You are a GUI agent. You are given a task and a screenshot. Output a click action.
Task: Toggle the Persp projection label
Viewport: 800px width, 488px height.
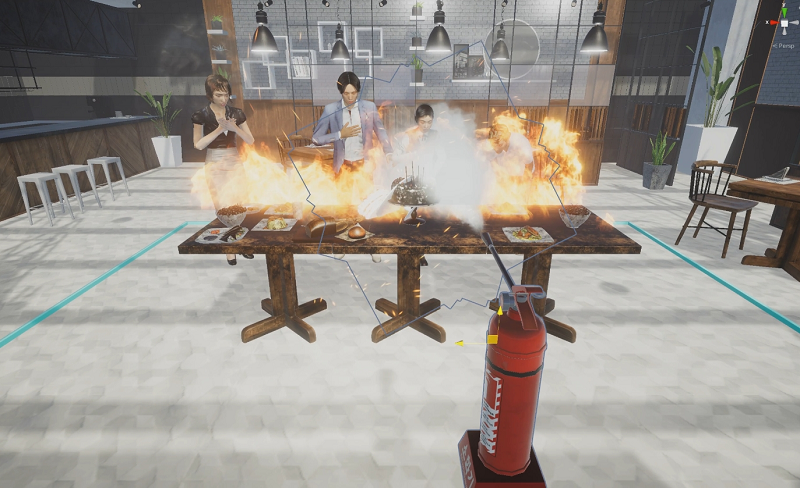[783, 45]
